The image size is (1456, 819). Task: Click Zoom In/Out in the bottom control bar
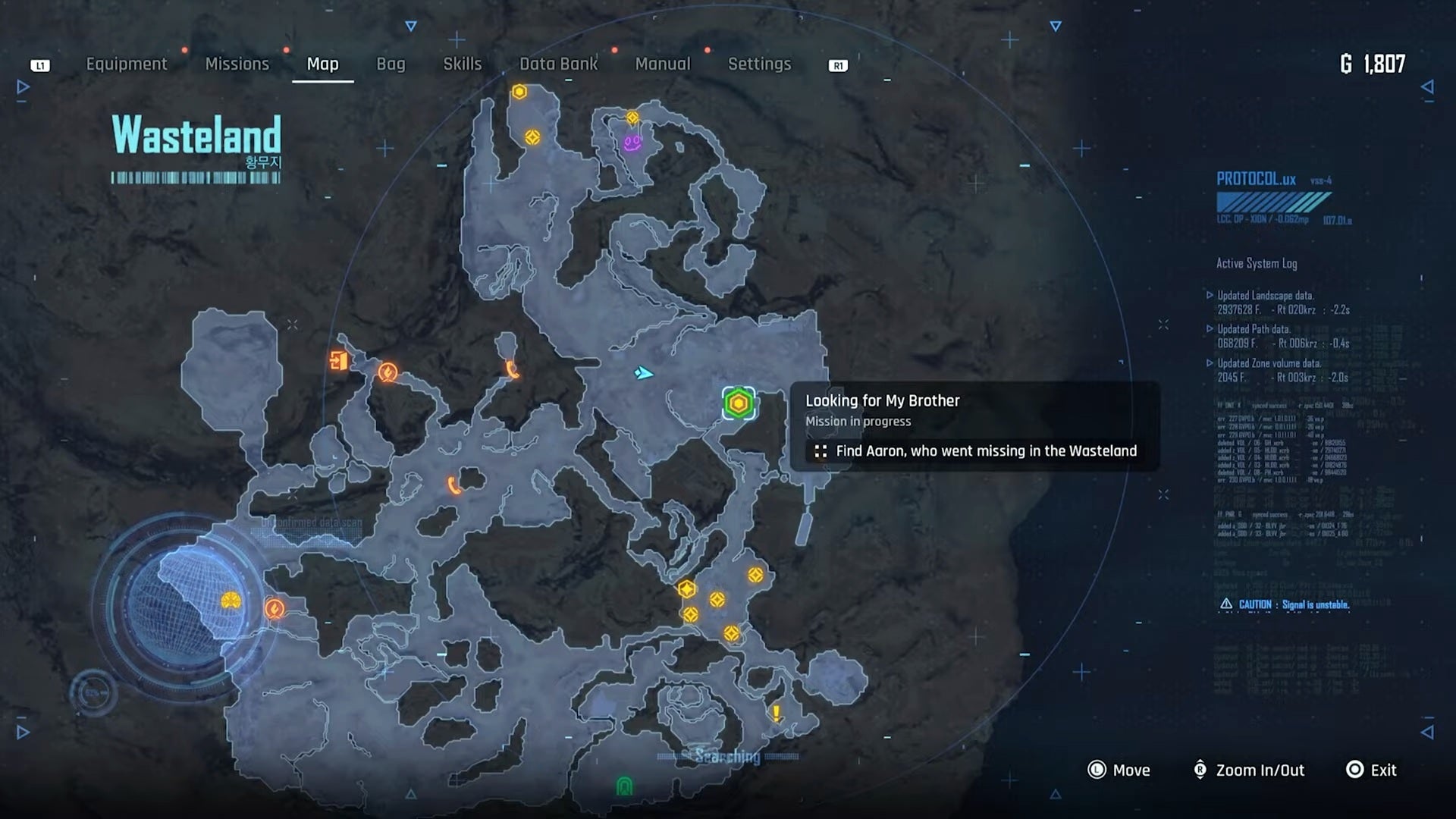[x=1247, y=770]
